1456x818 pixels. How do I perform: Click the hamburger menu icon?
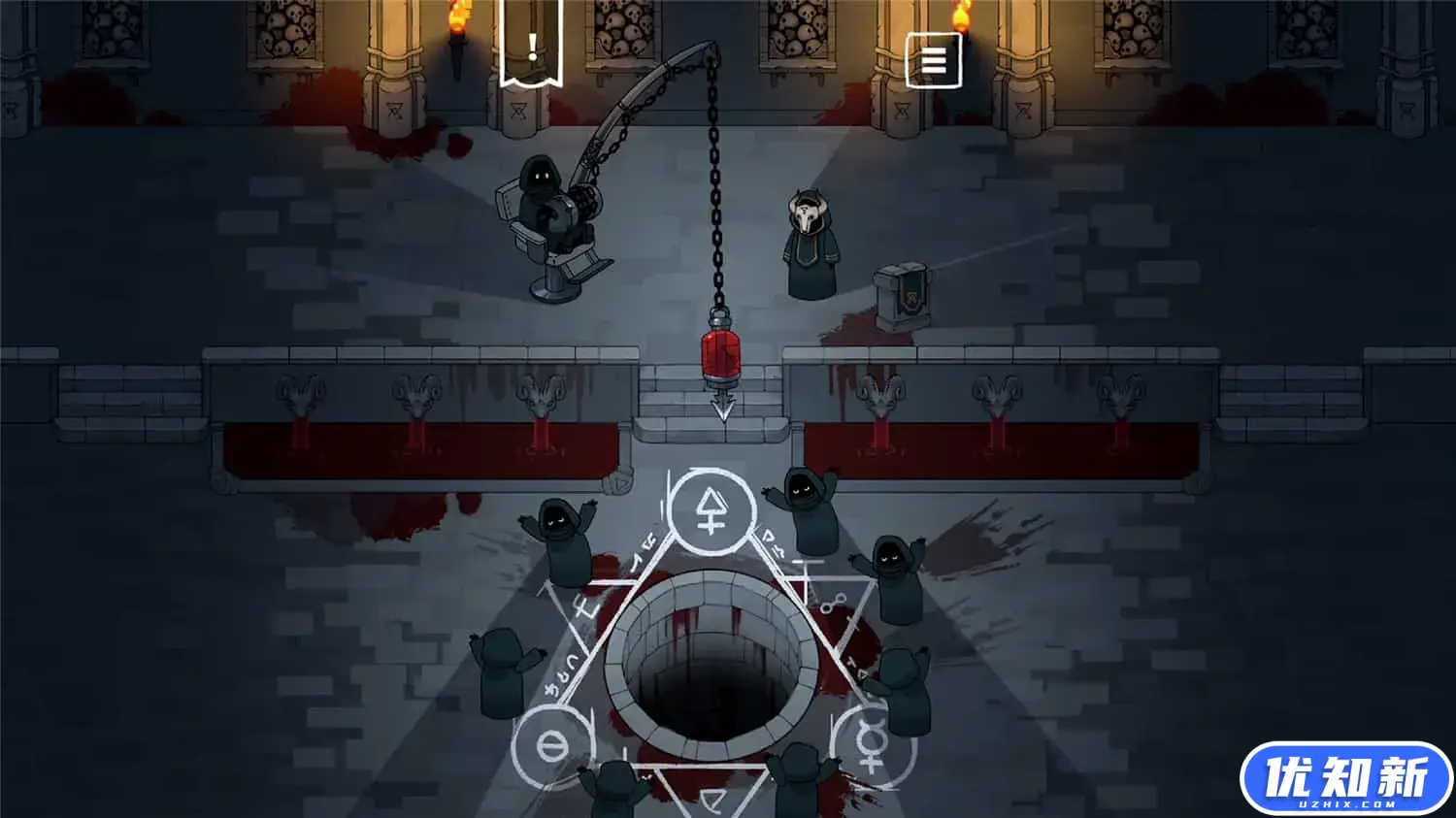point(933,60)
